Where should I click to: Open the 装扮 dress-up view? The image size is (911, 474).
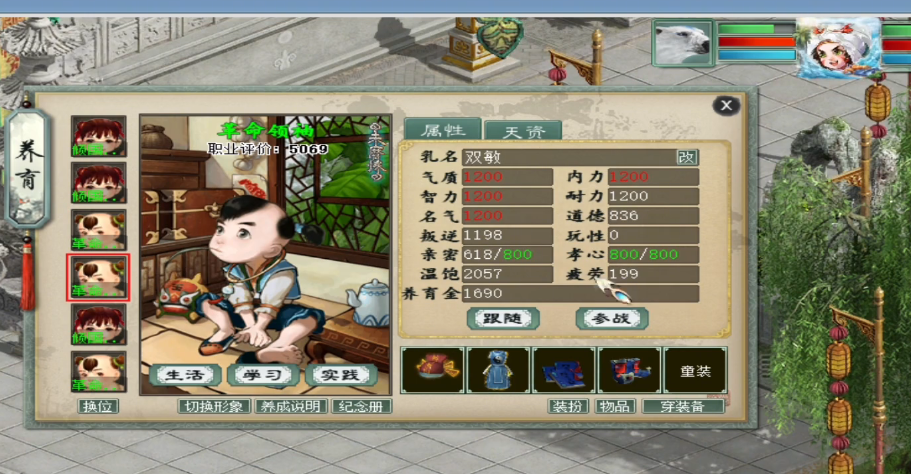click(x=568, y=406)
